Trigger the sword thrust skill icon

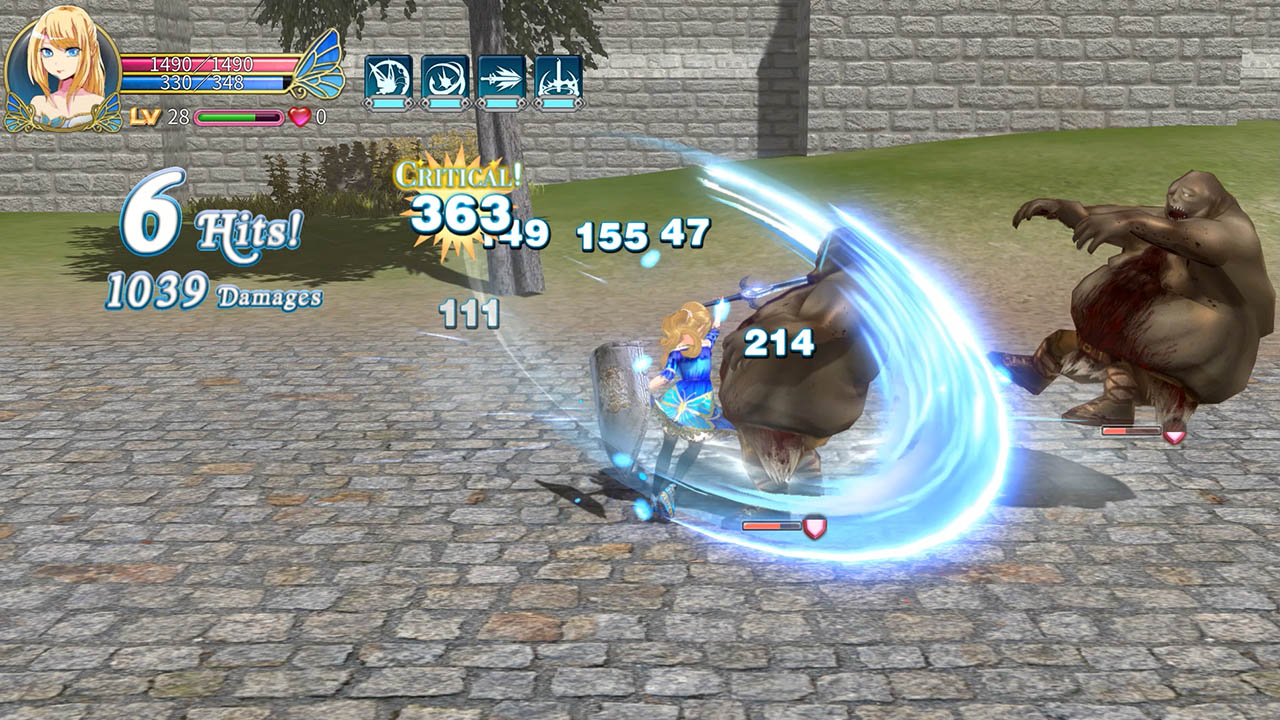click(x=501, y=75)
